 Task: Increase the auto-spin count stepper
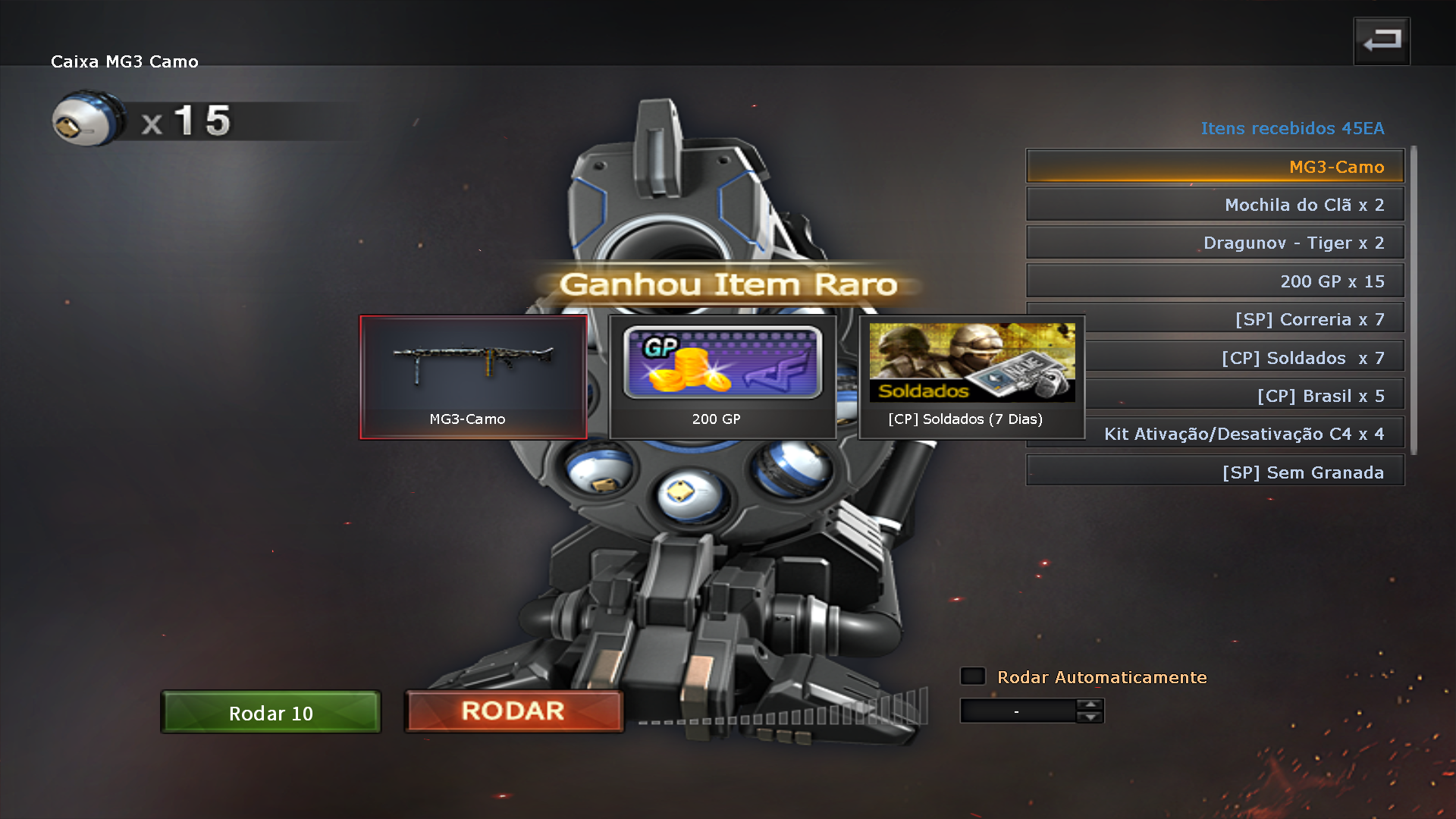tap(1090, 704)
